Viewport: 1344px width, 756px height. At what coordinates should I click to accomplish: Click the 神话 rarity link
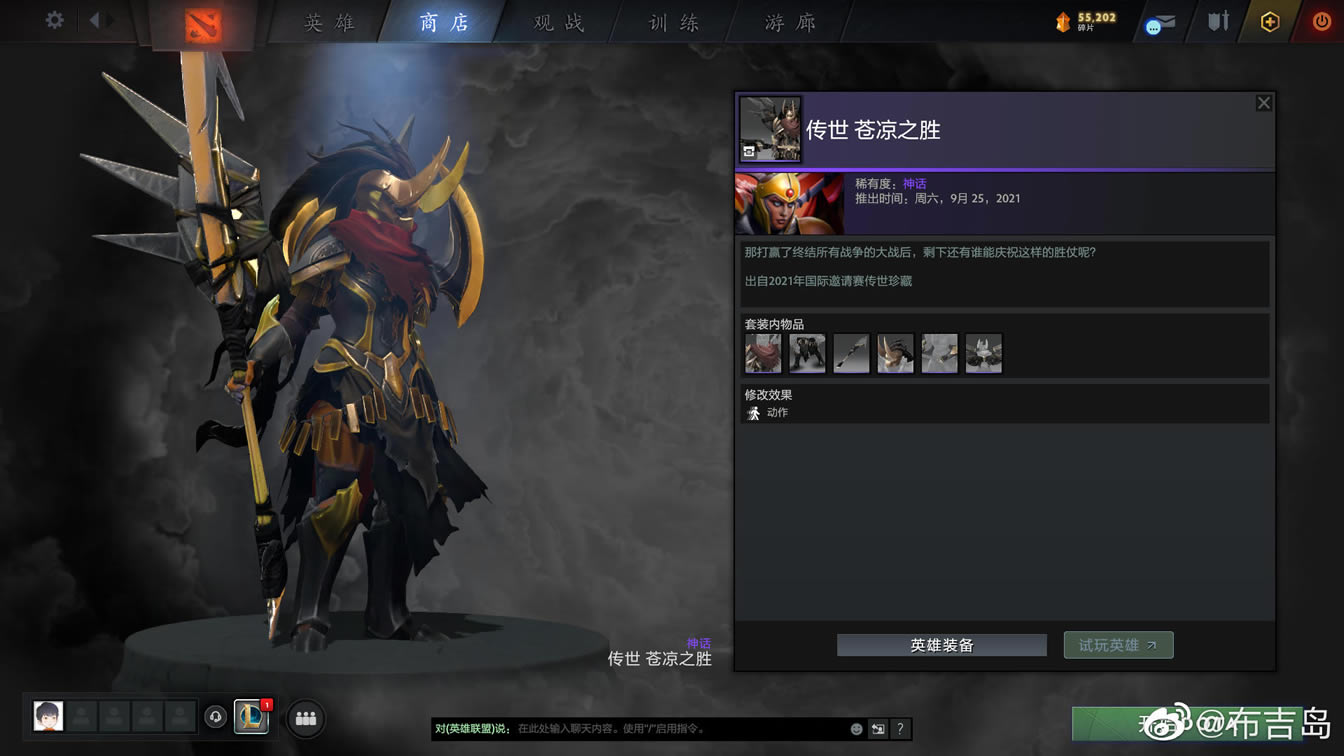click(x=913, y=183)
